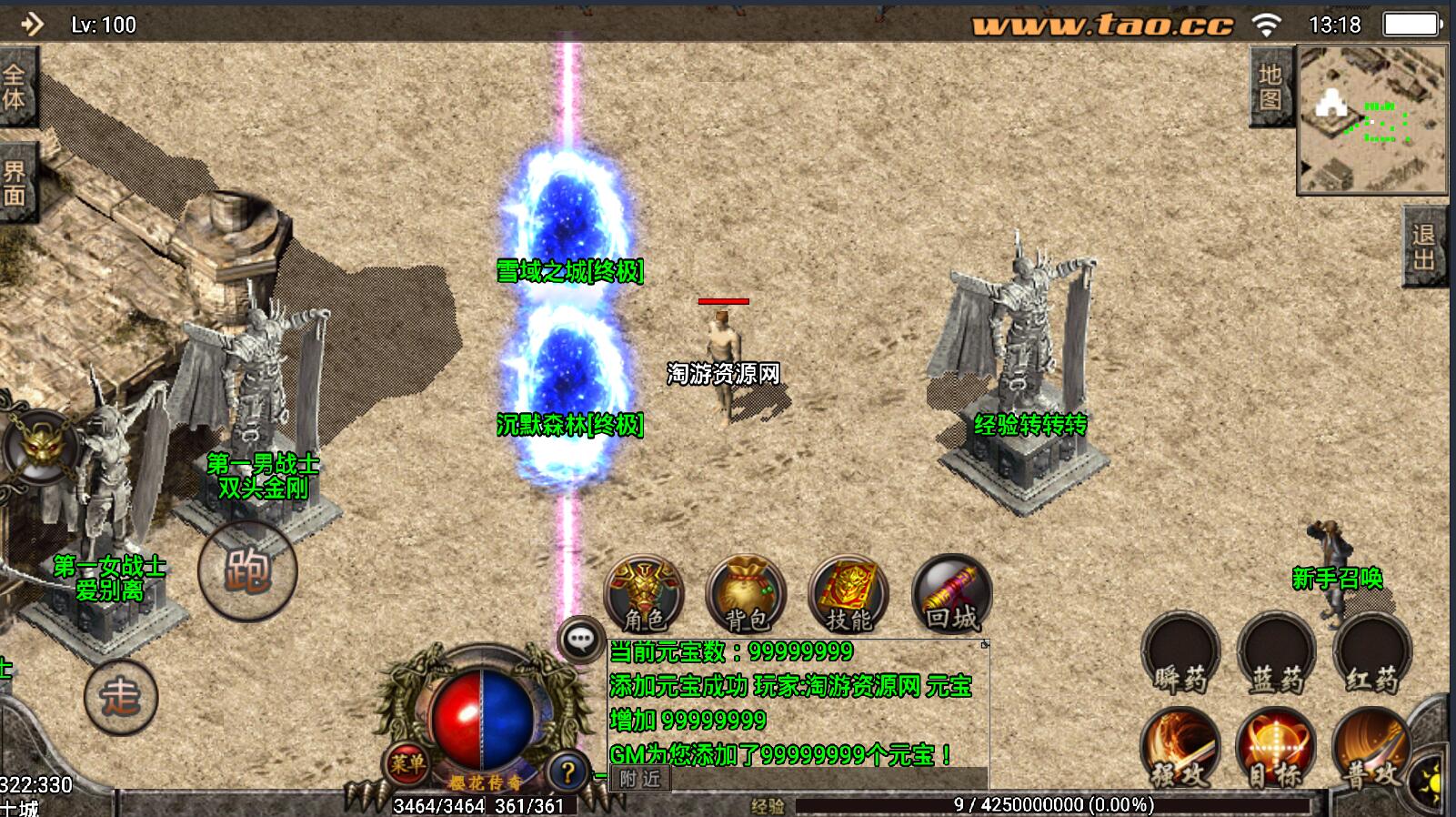
Task: Hit the 退出 exit button
Action: 1424,247
